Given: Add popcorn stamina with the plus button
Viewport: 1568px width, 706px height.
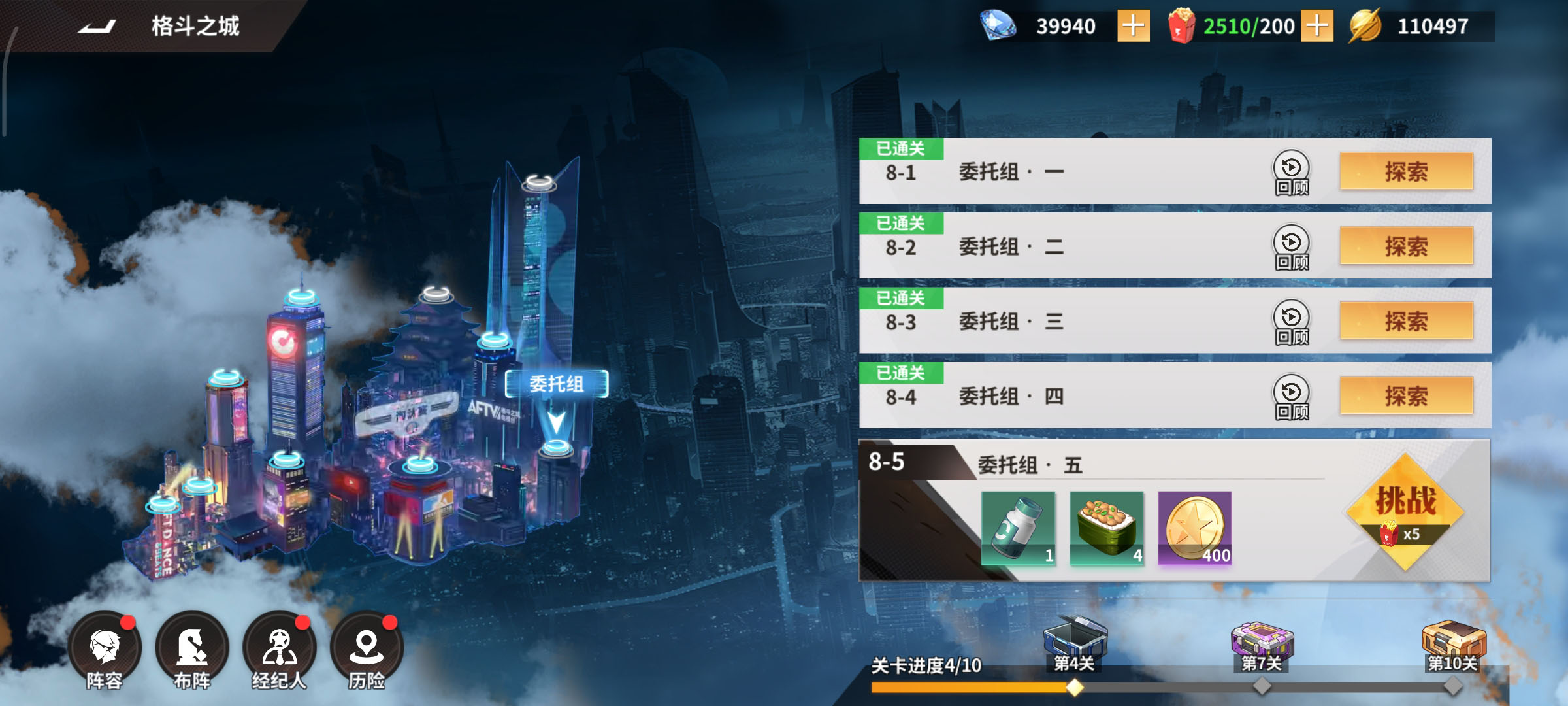Looking at the screenshot, I should click(1316, 26).
